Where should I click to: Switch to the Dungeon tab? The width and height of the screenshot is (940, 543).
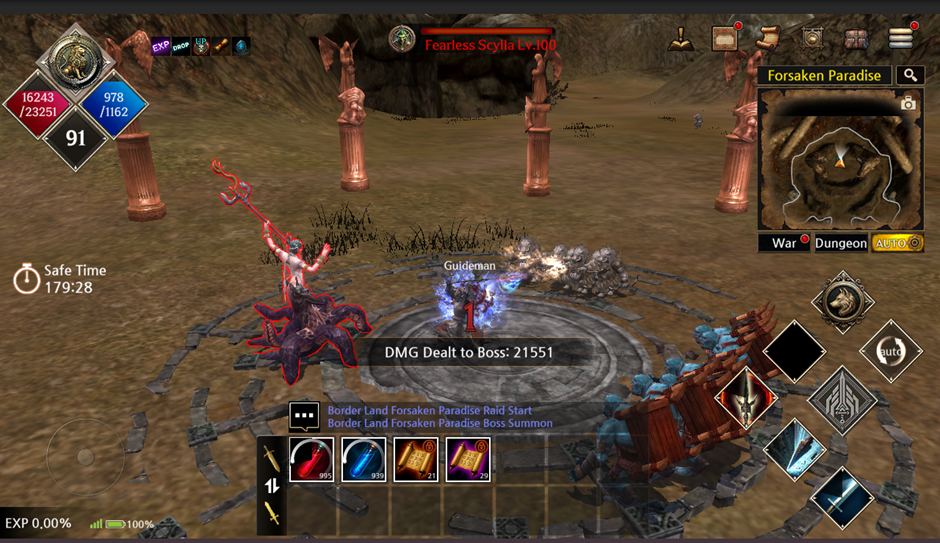tap(840, 243)
